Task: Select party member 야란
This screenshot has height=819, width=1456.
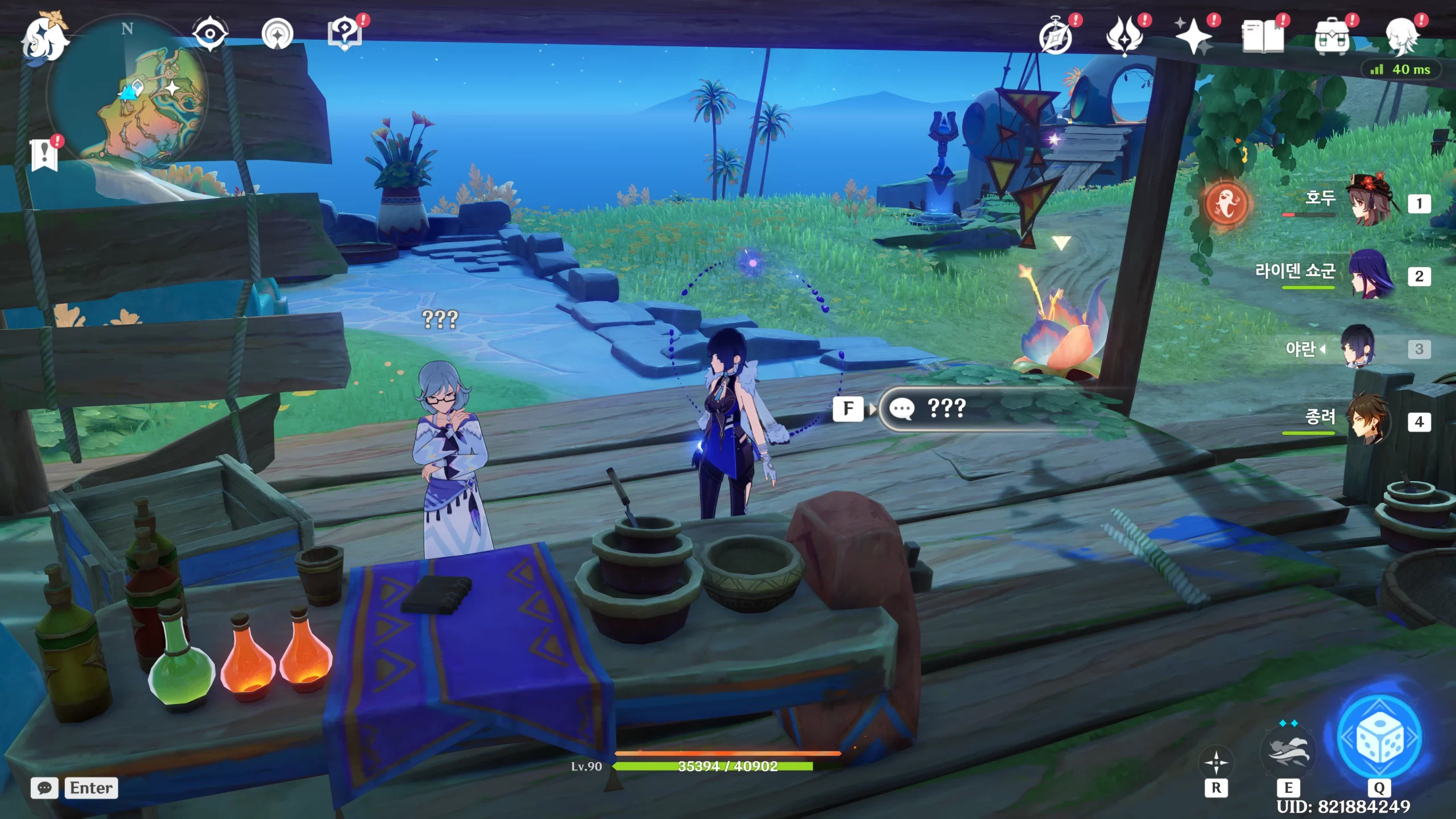Action: coord(1359,347)
